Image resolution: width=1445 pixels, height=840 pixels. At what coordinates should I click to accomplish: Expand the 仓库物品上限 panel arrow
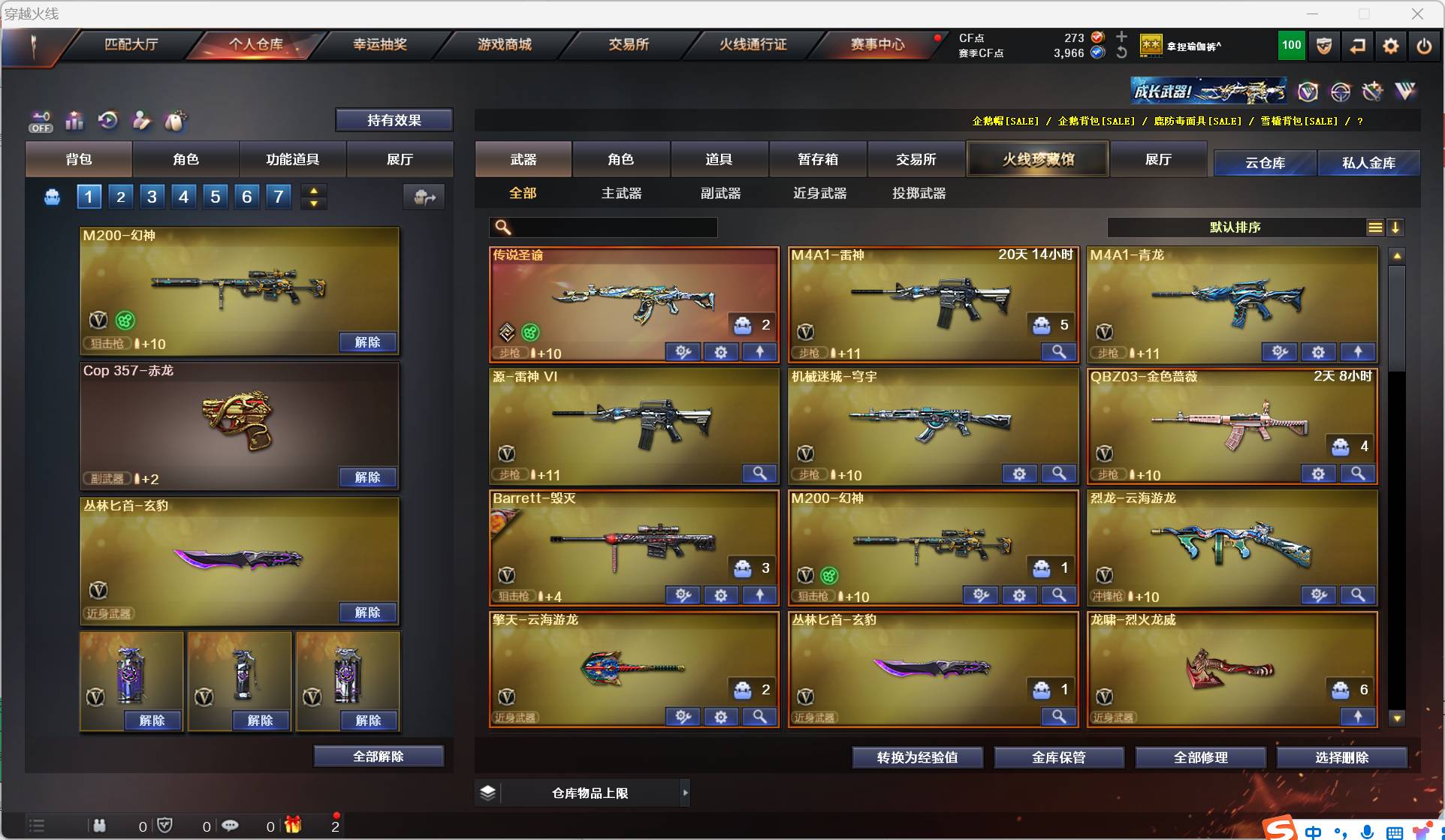685,793
